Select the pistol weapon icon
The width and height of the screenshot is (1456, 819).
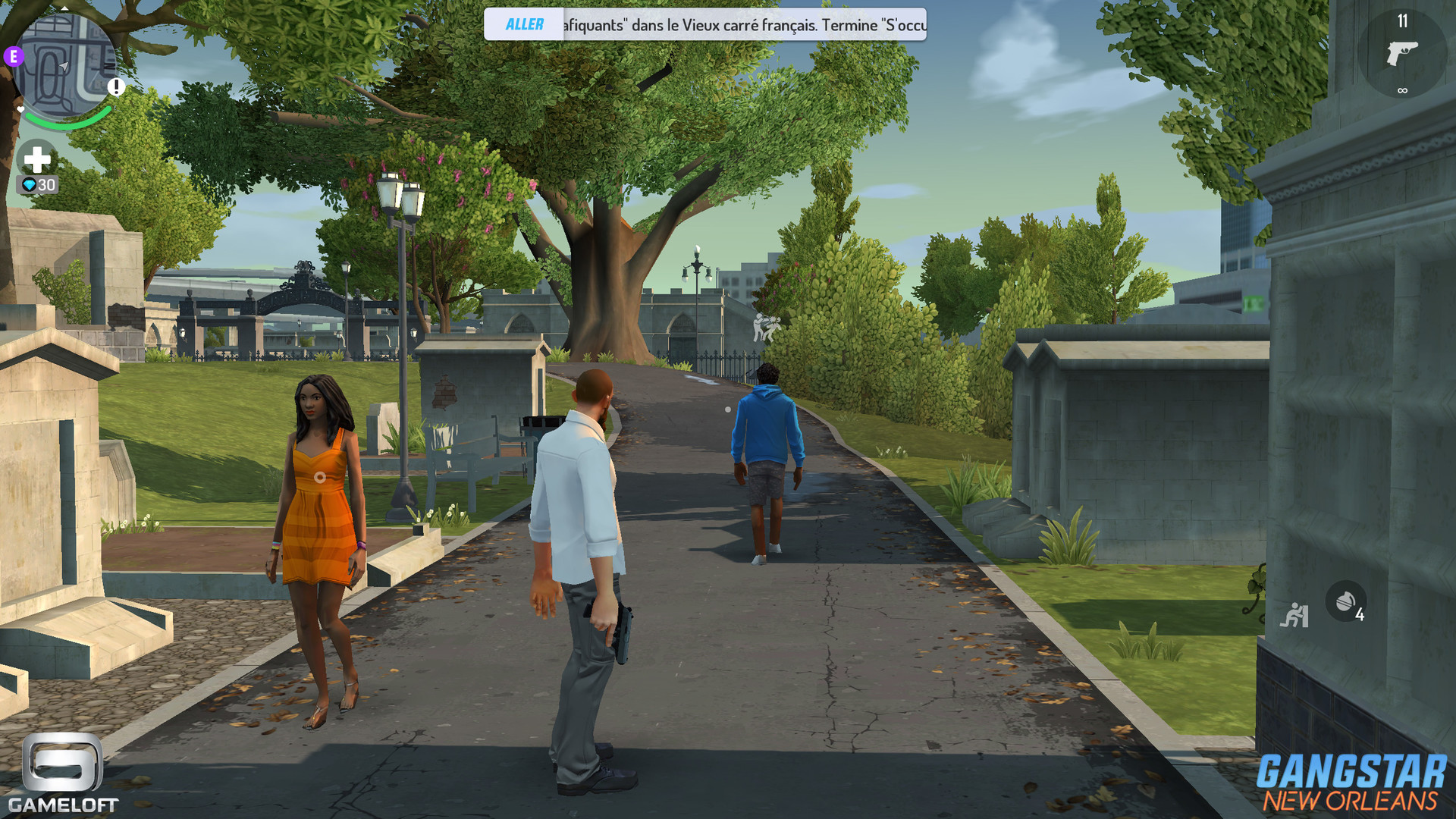[1401, 54]
